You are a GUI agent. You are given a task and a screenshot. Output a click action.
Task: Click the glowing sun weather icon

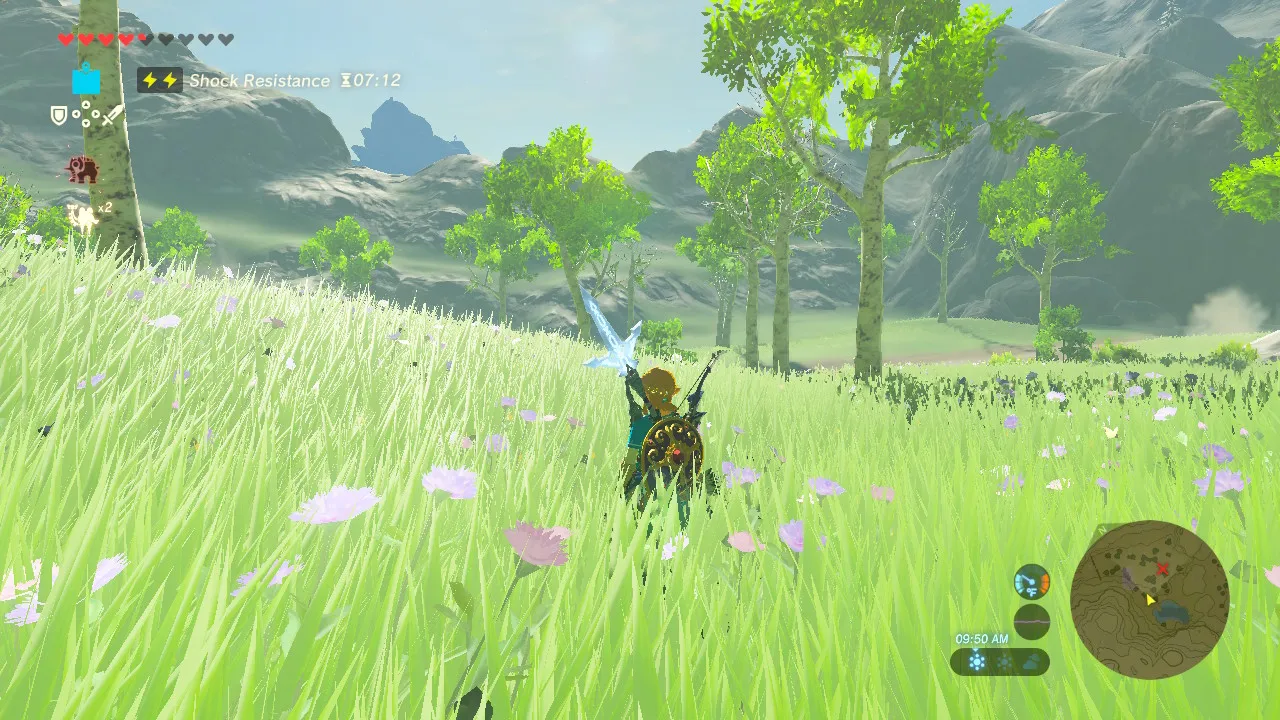click(977, 661)
